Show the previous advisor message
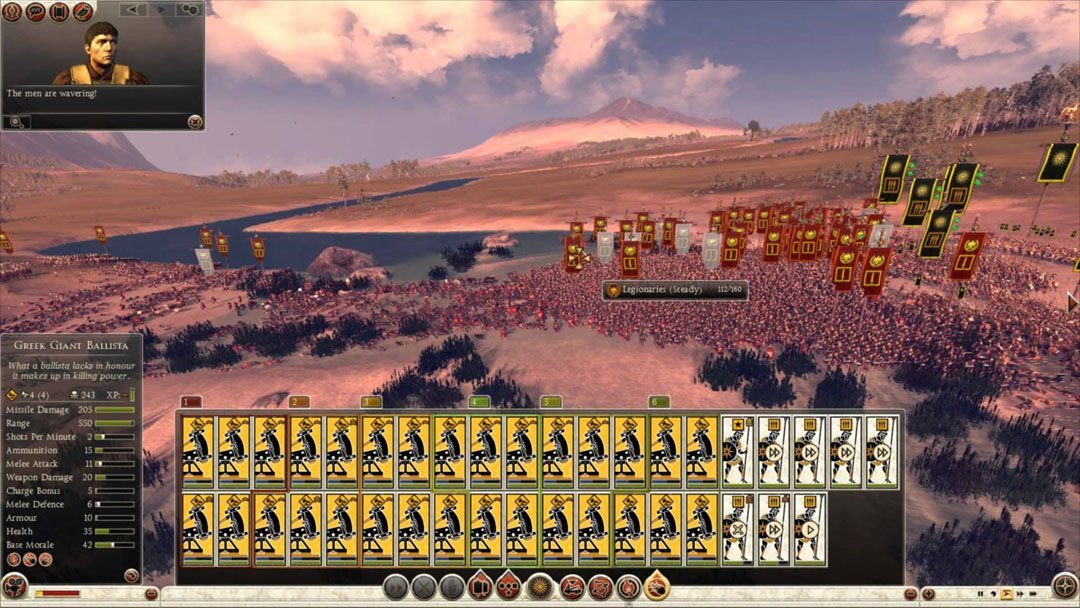Viewport: 1080px width, 608px height. [133, 9]
